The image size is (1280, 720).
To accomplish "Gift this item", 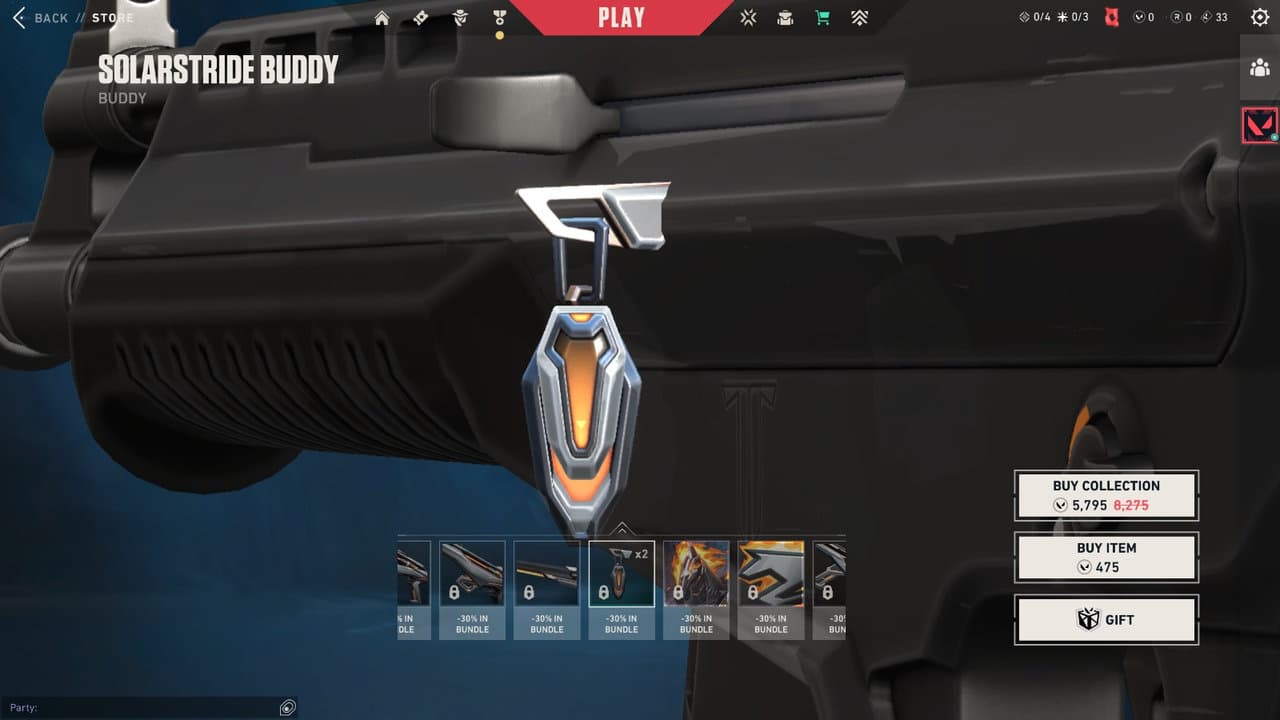I will [x=1106, y=620].
